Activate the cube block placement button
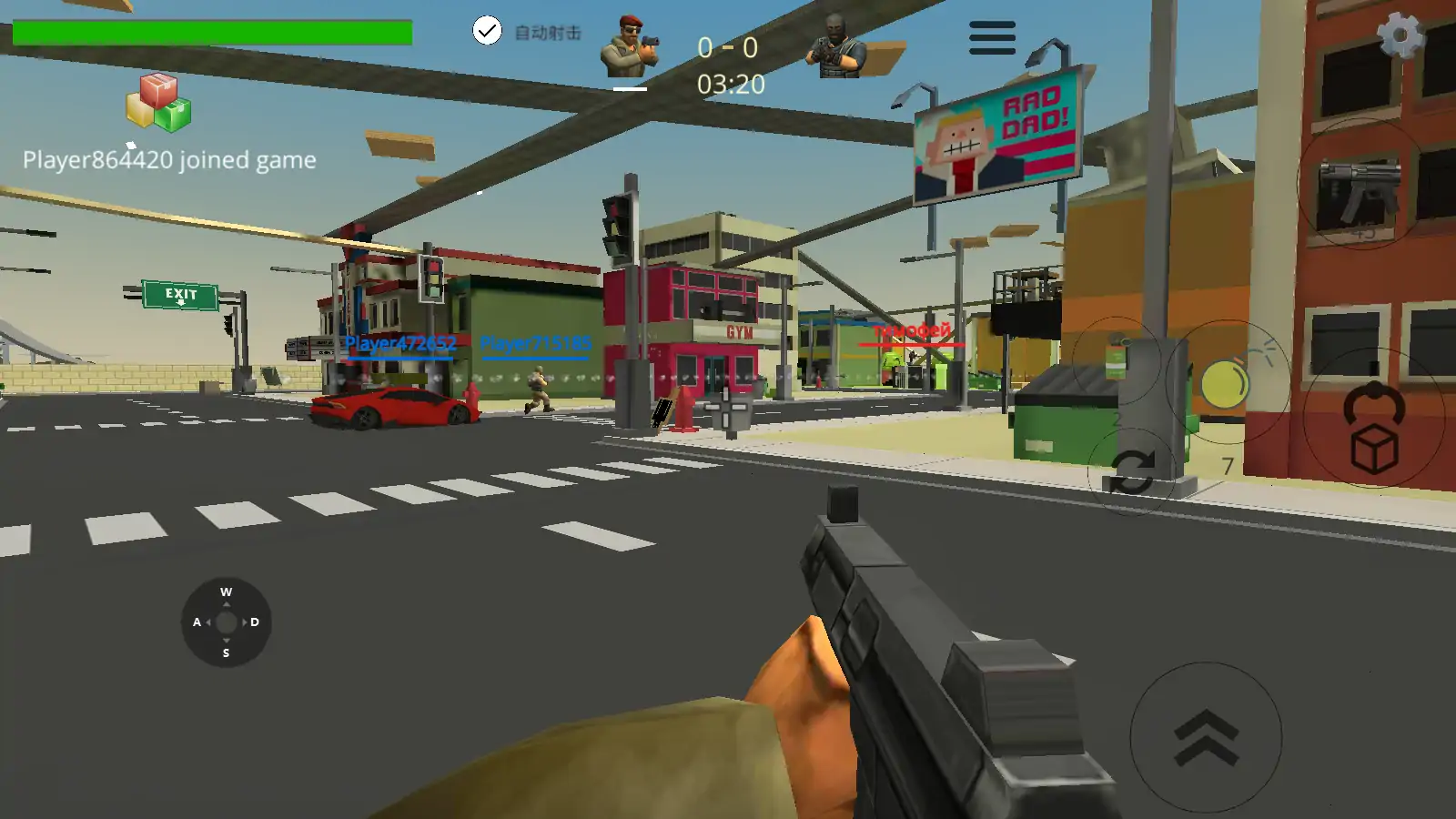The height and width of the screenshot is (819, 1456). tap(1373, 429)
